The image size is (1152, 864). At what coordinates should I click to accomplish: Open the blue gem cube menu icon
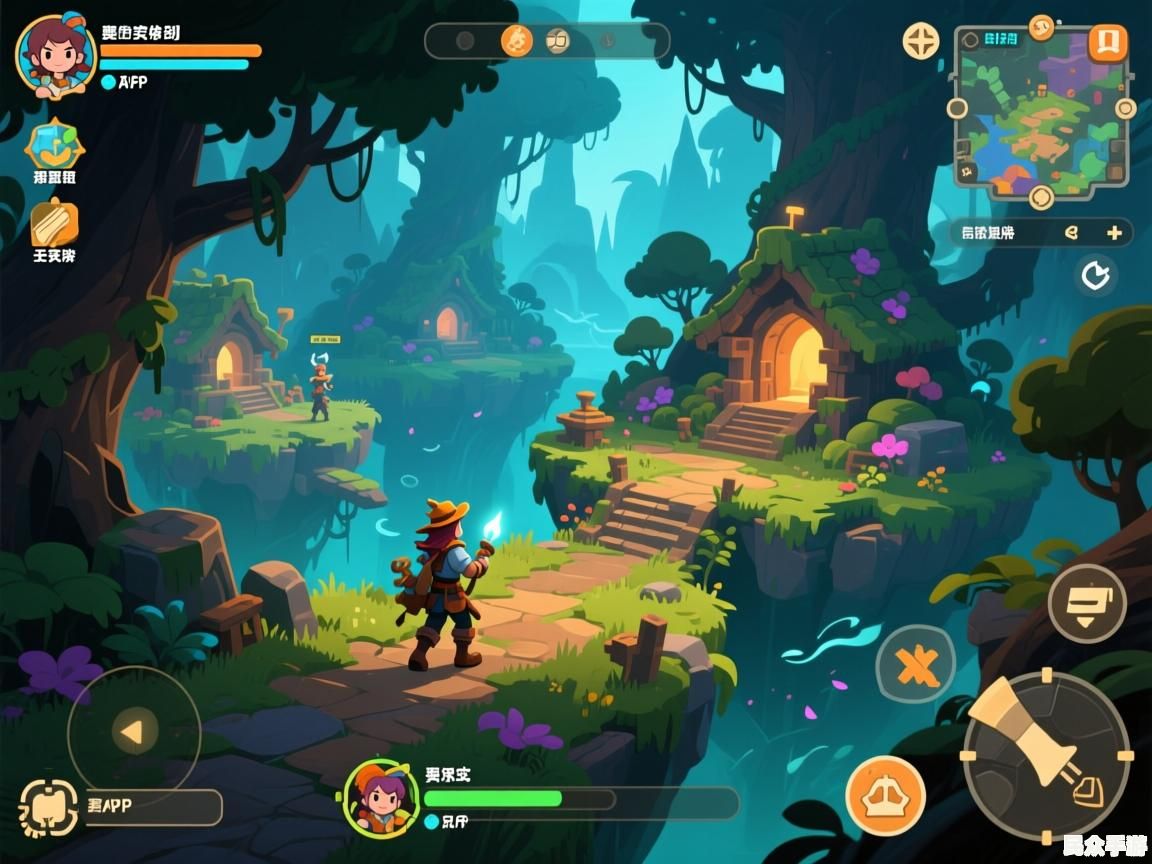point(55,145)
